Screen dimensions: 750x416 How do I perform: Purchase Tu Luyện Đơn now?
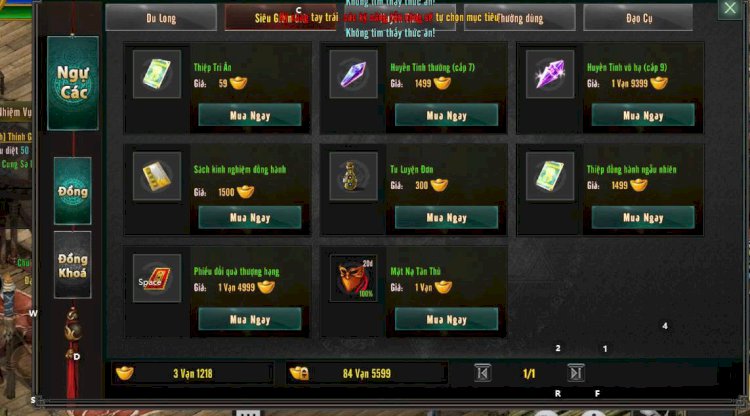coord(446,217)
